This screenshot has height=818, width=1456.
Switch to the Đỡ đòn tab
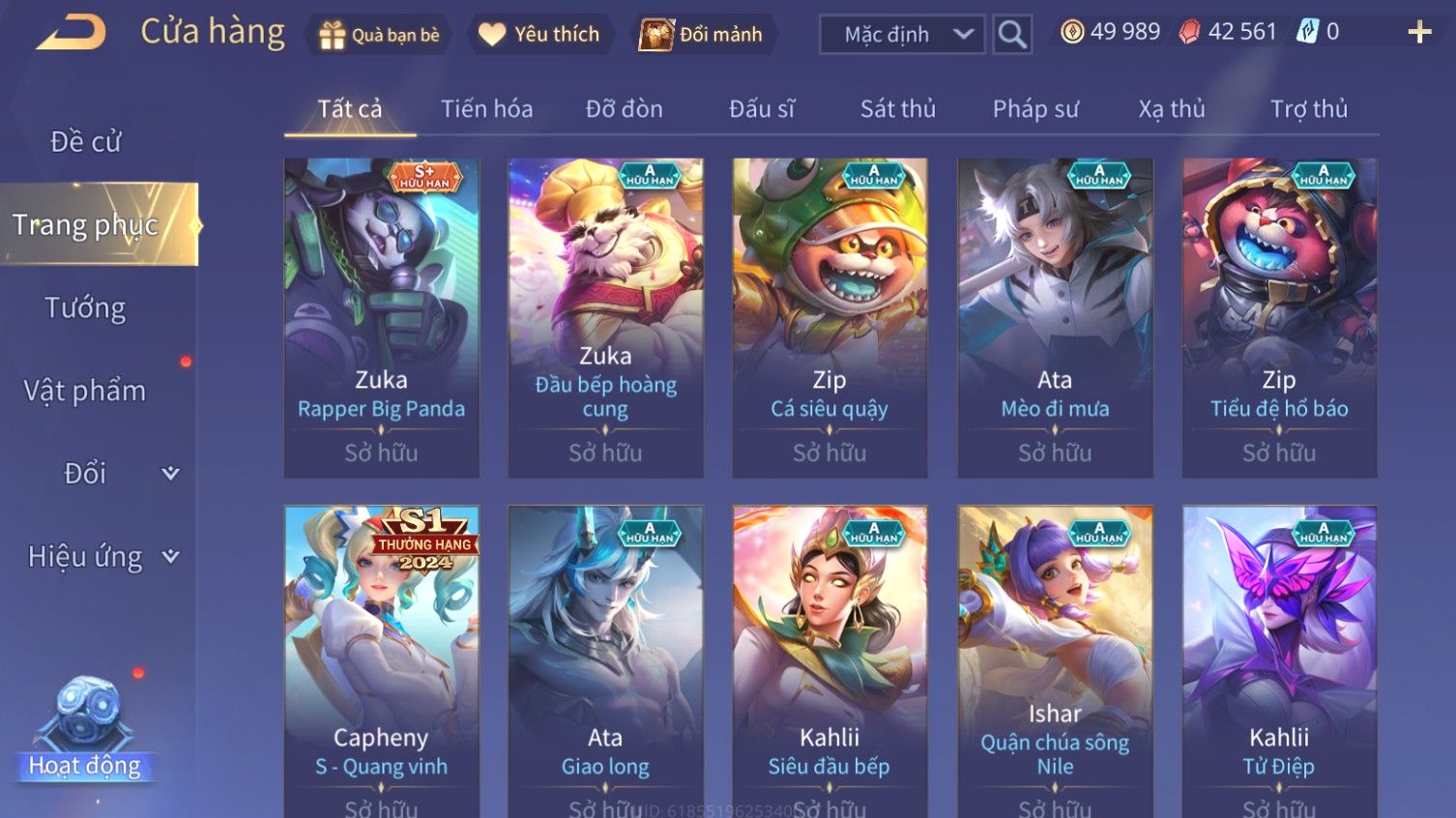click(624, 109)
